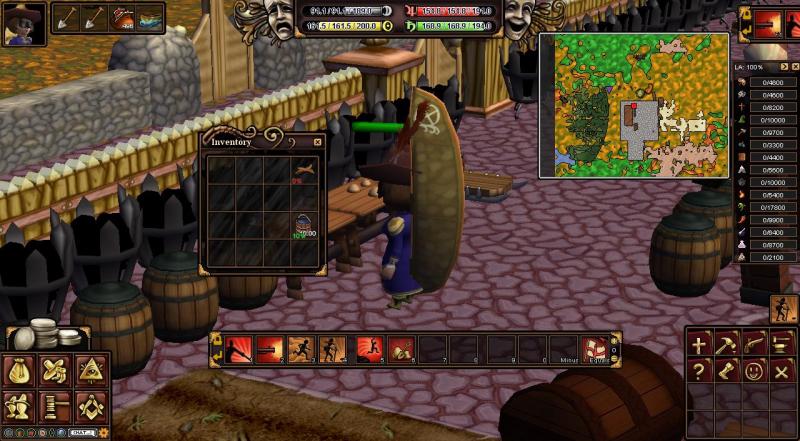Open the money bag menu button
The width and height of the screenshot is (800, 441).
pyautogui.click(x=20, y=371)
